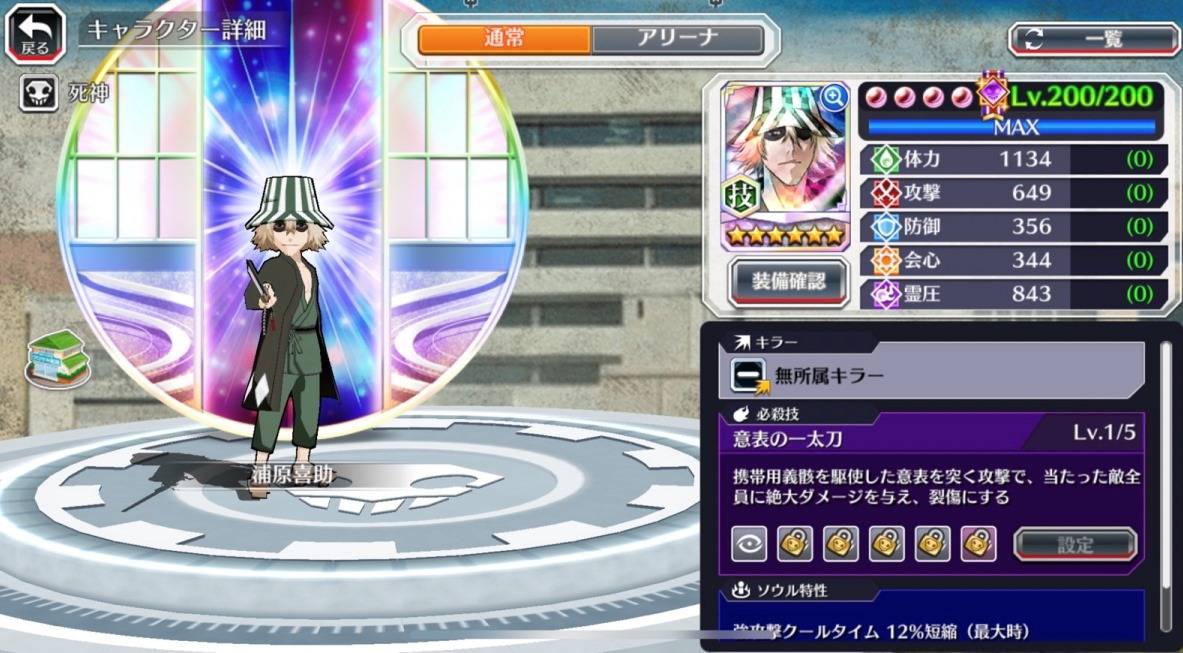Magnify the character portrait thumbnail
This screenshot has width=1183, height=653.
(x=832, y=97)
